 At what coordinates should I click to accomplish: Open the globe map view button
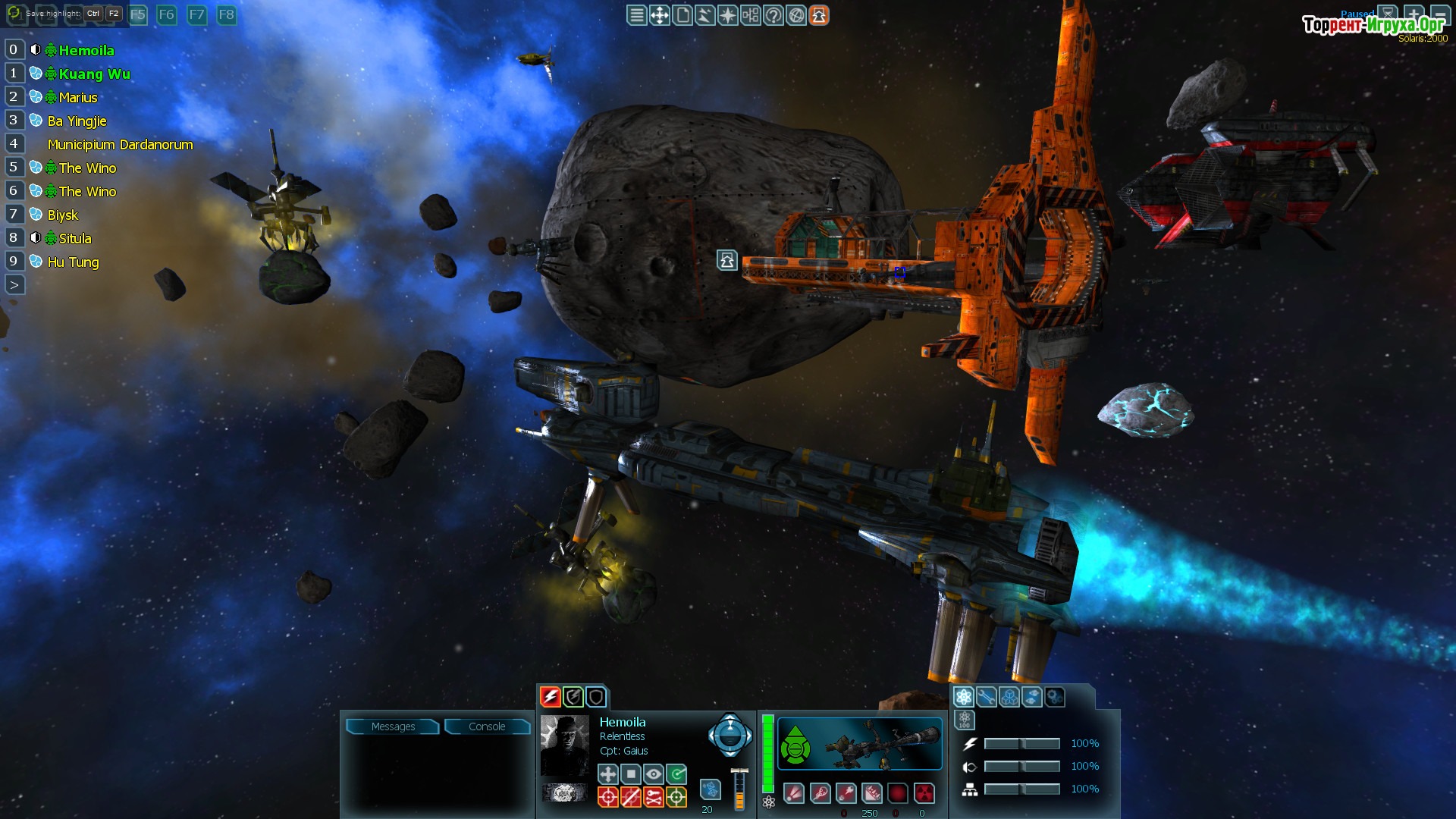tap(796, 15)
